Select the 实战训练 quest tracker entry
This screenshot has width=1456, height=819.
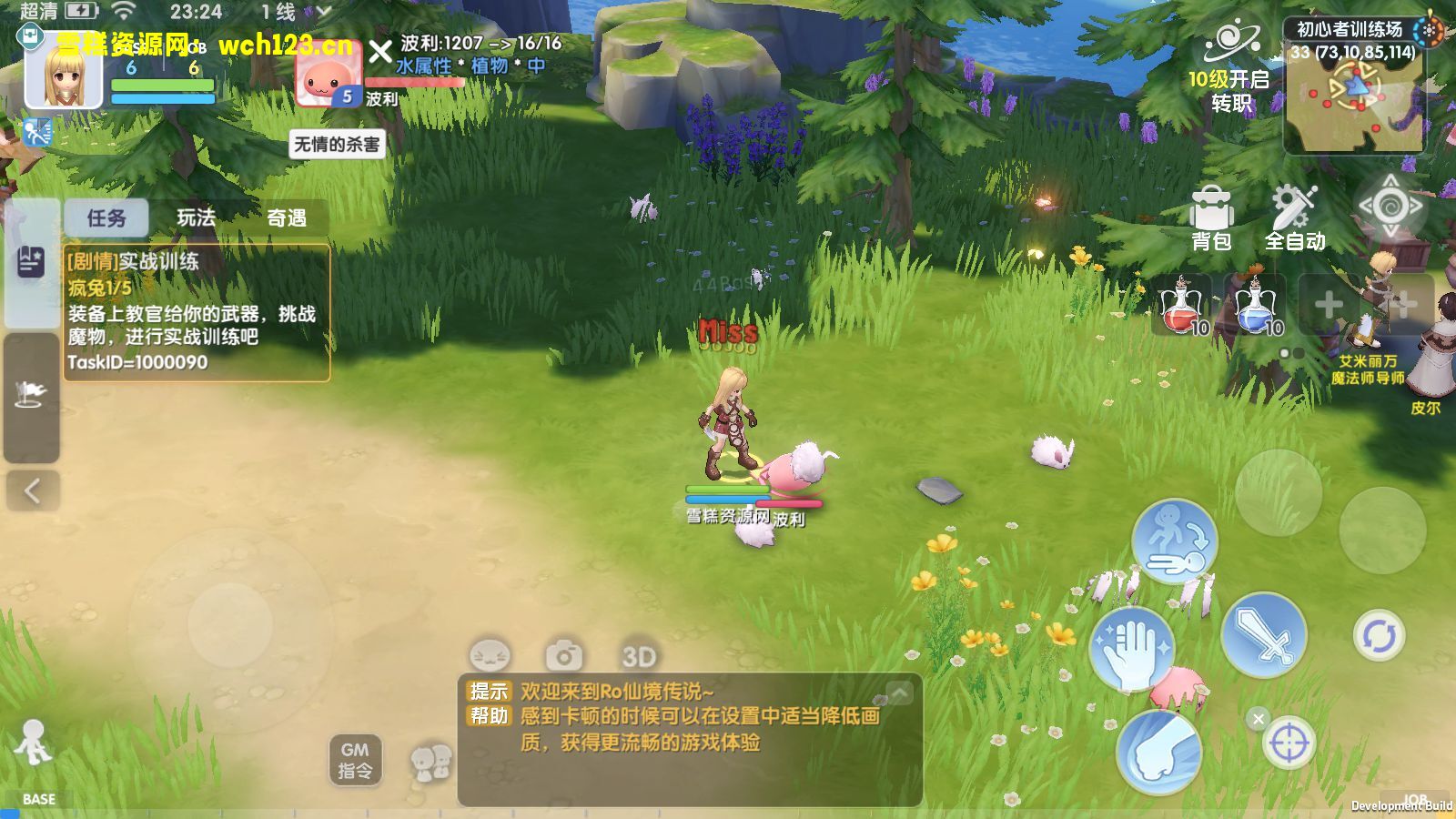[196, 312]
